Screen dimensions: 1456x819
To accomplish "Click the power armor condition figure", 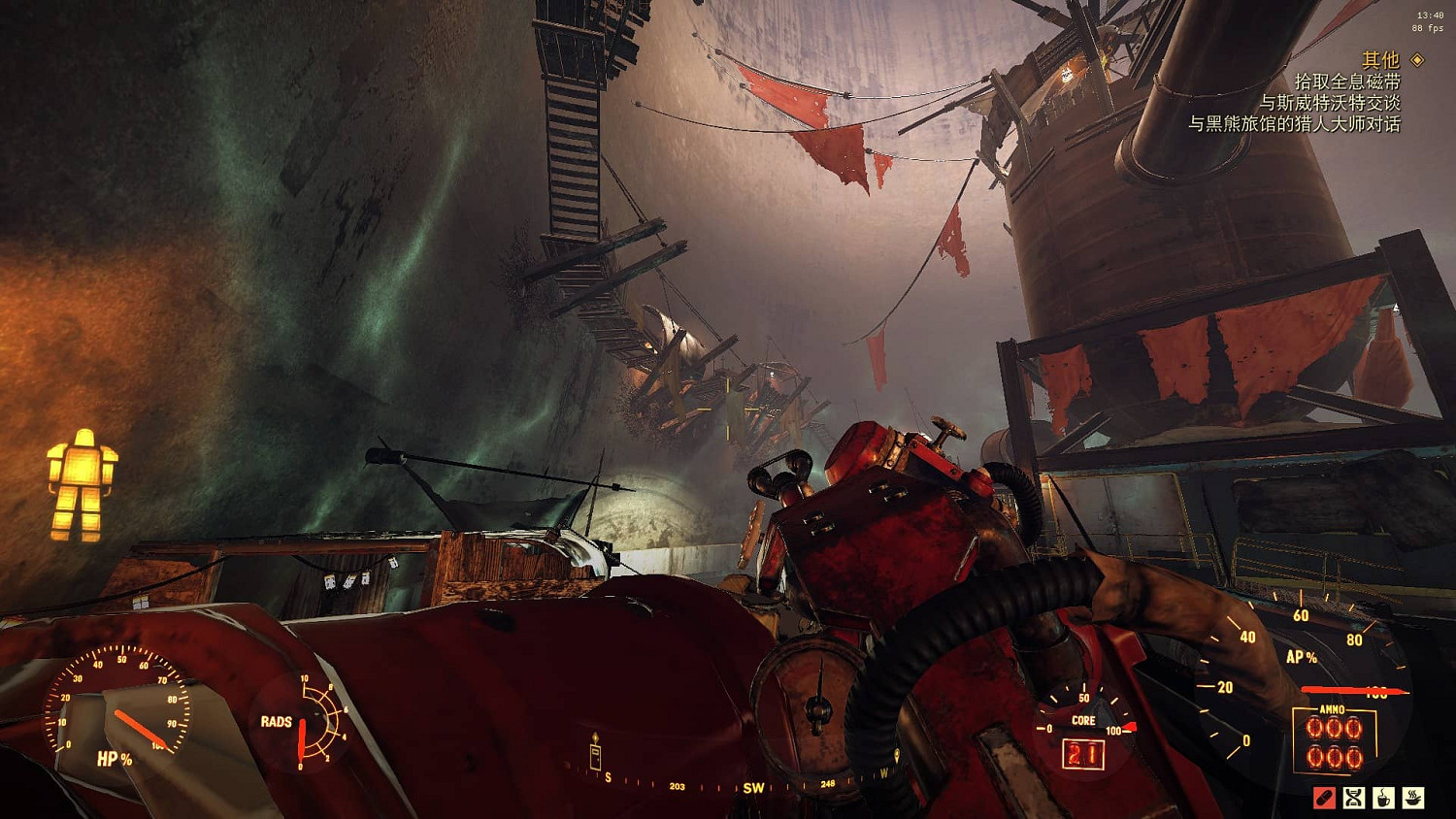I will 83,484.
